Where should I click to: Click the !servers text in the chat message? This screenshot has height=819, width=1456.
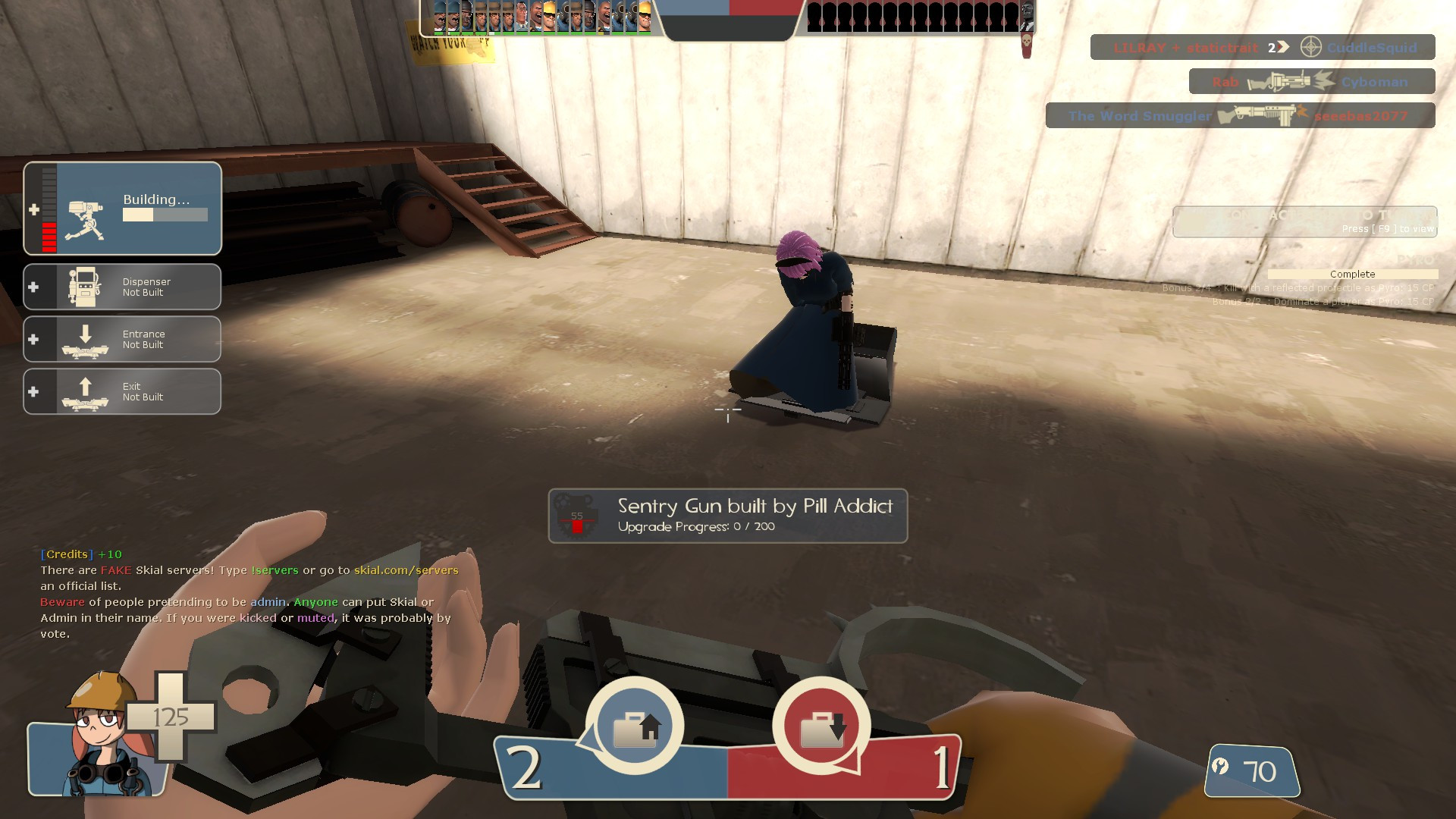(x=274, y=570)
